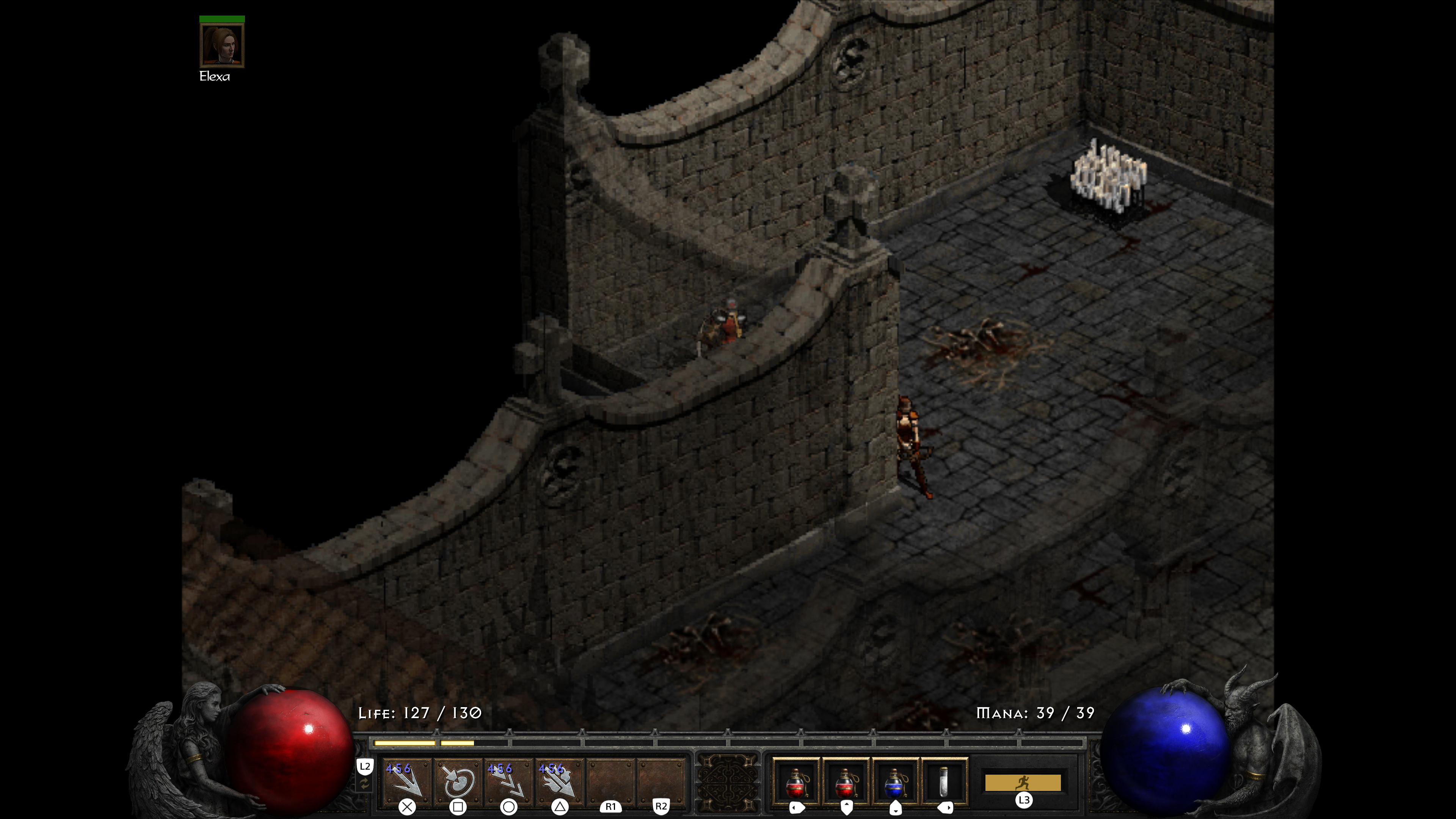Drink the blue mana potion

895,782
